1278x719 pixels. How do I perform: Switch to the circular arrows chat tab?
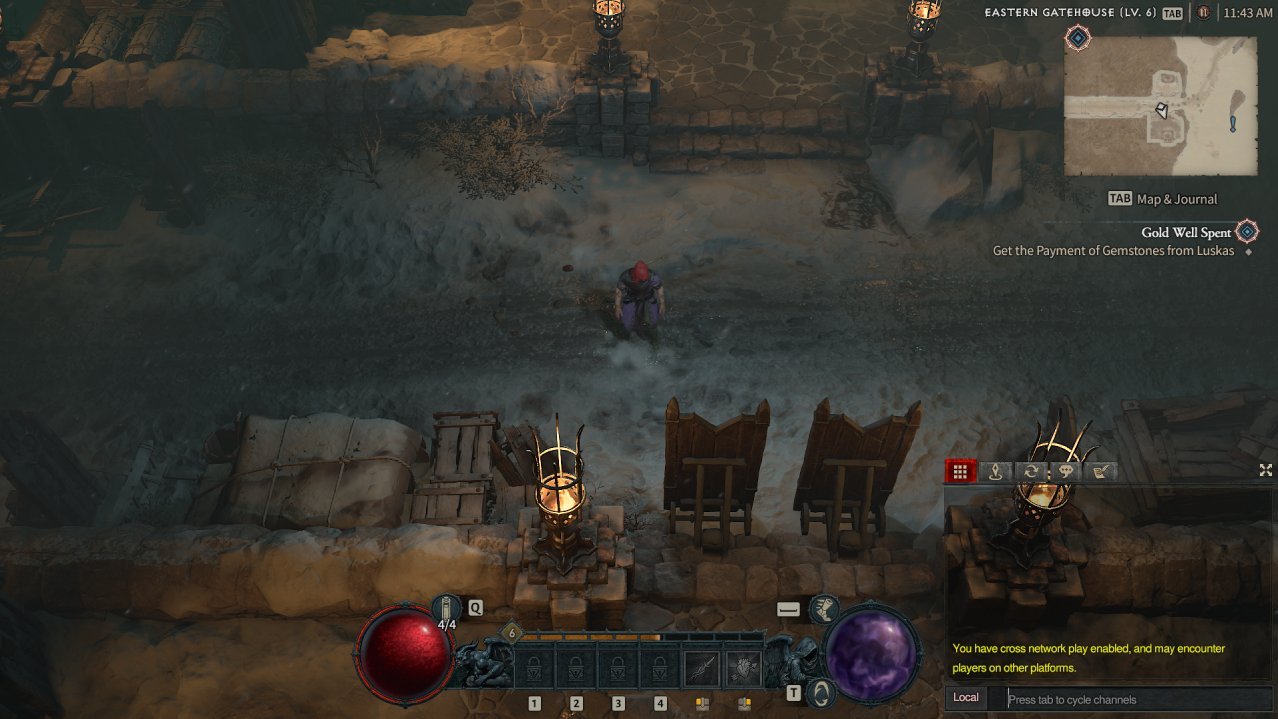[x=1030, y=472]
